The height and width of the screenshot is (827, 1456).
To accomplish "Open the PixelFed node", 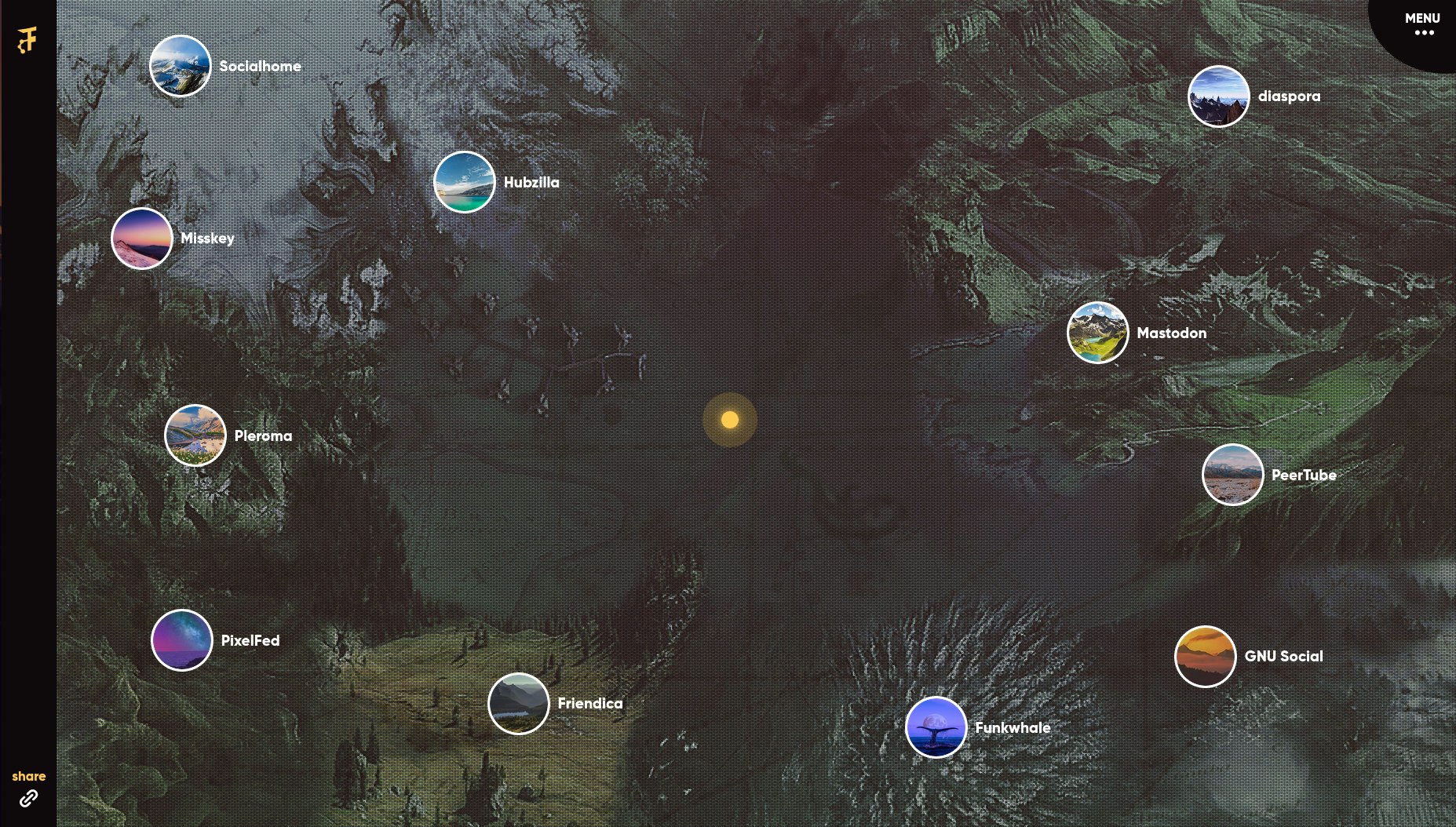I will (182, 640).
